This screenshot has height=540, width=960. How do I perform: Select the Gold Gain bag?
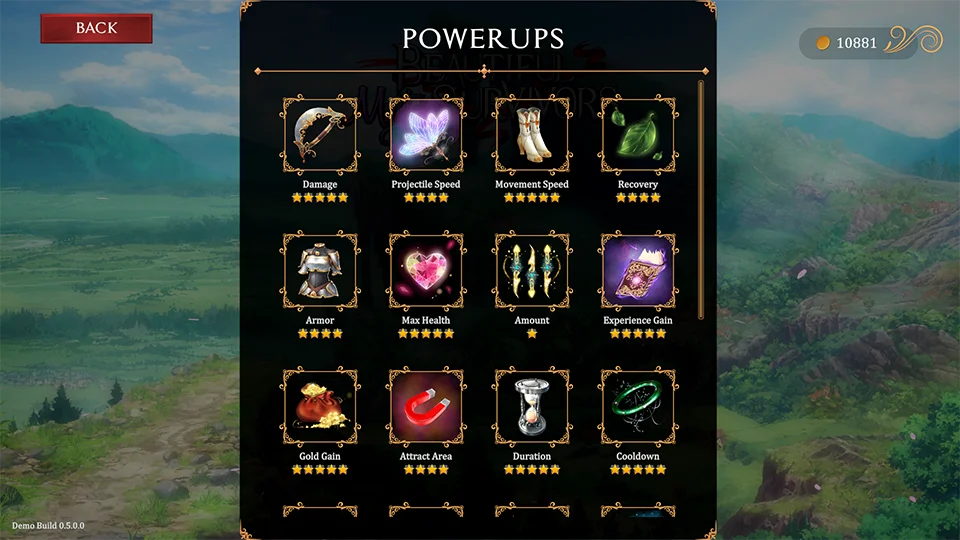pyautogui.click(x=320, y=407)
